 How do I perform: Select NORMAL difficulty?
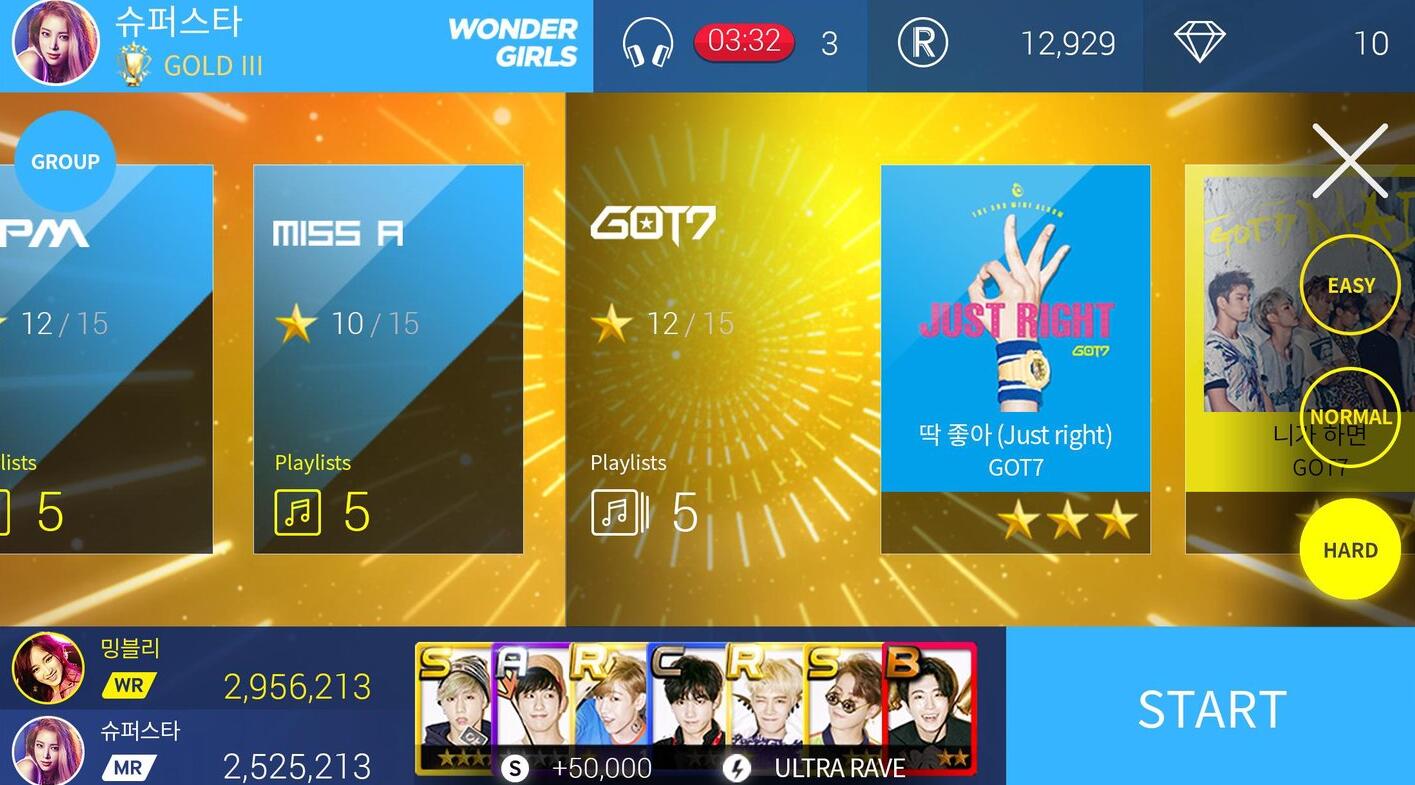(x=1350, y=417)
